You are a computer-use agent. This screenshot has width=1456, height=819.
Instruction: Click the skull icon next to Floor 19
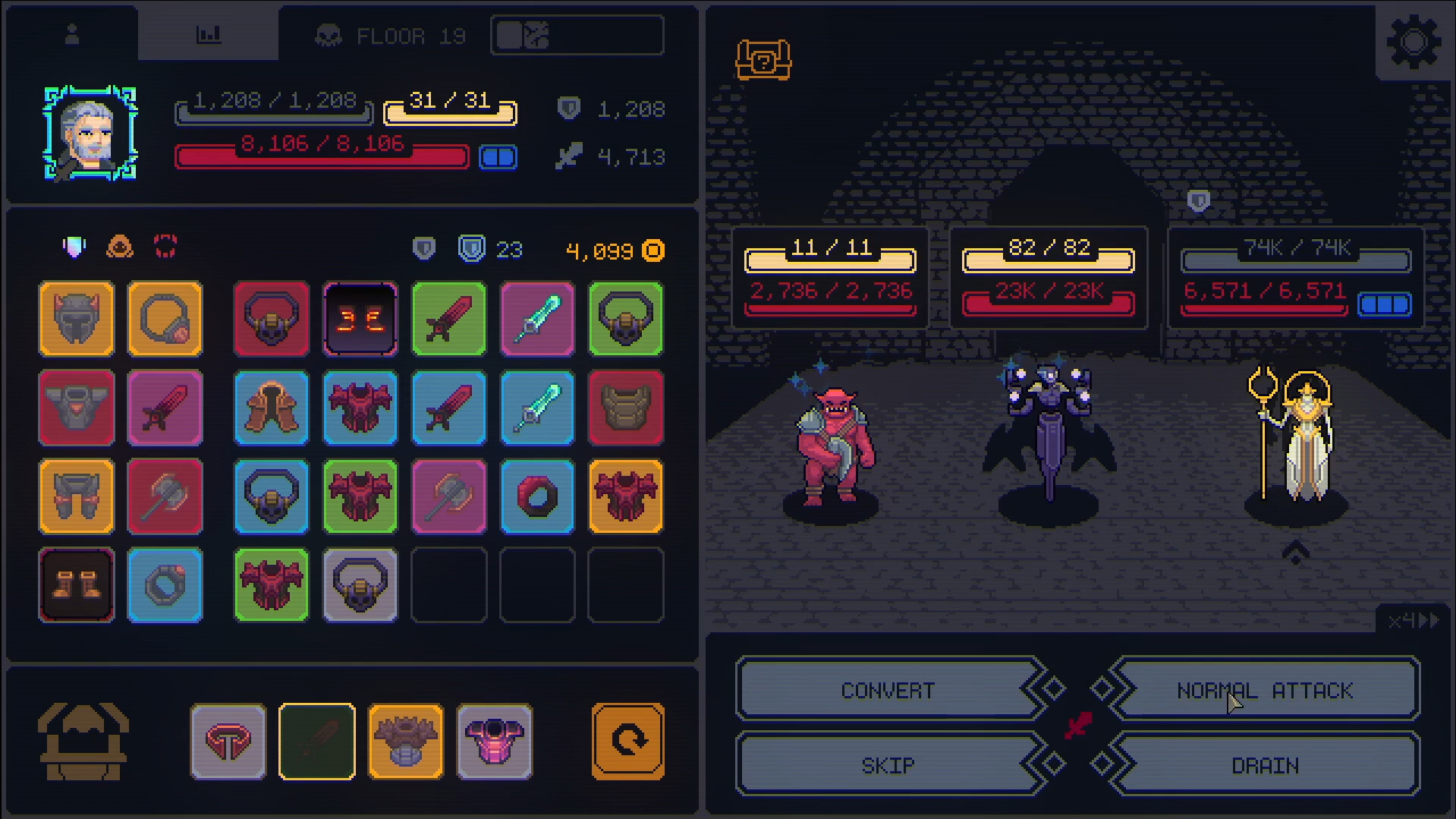pos(328,34)
